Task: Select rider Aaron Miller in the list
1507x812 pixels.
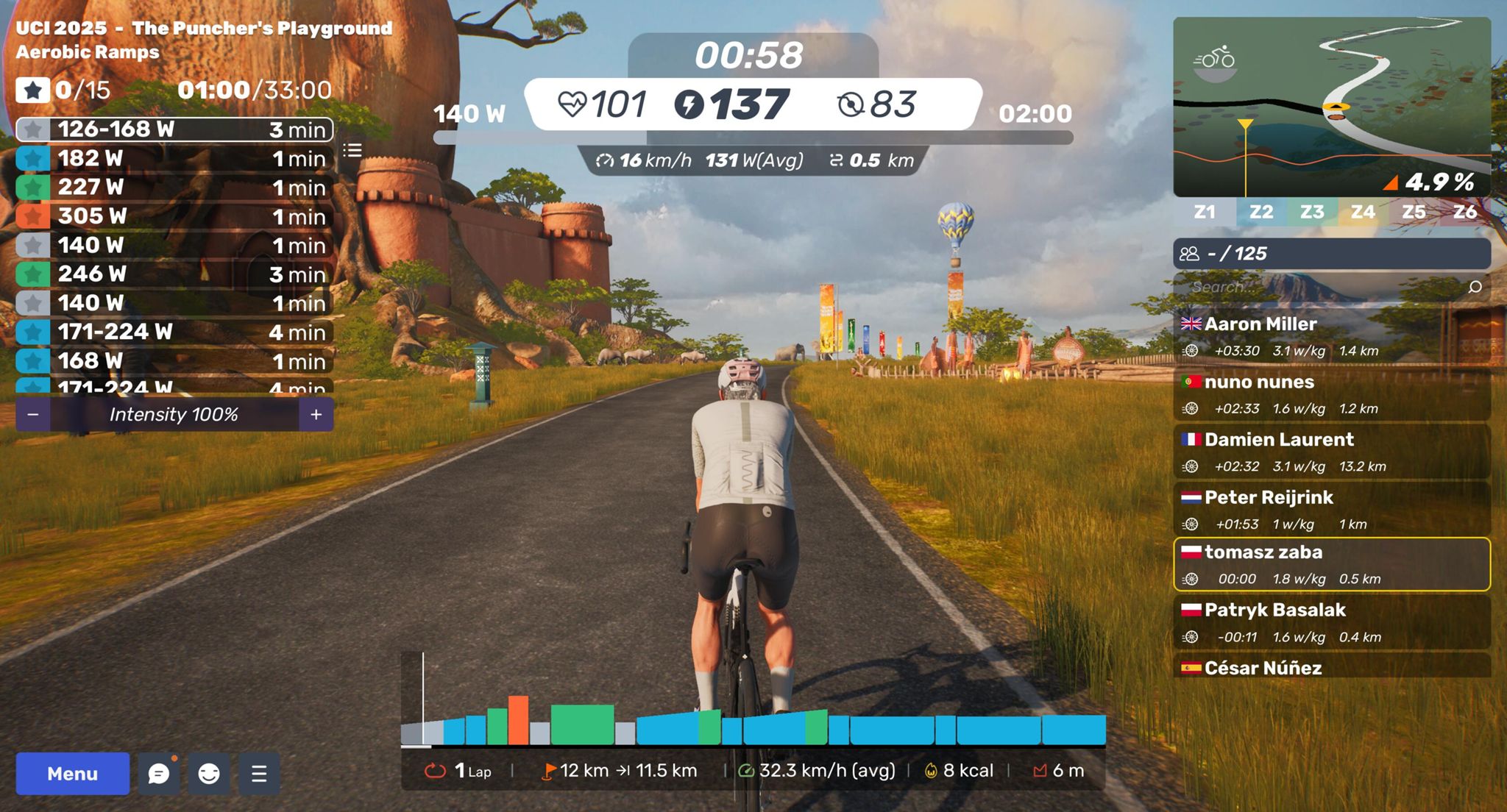Action: [1332, 335]
